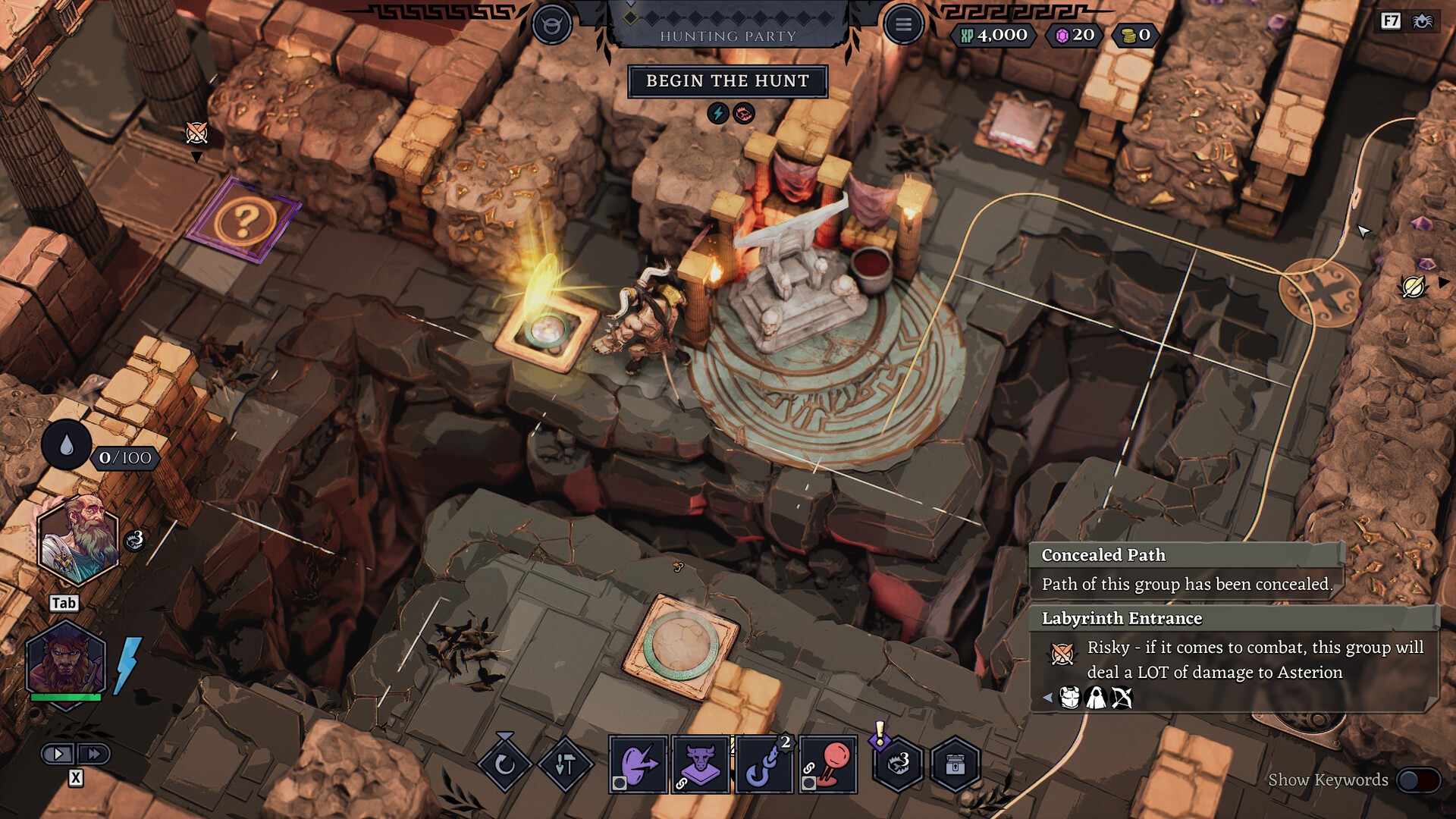Select the bearded old man portrait
Image resolution: width=1456 pixels, height=819 pixels.
tap(78, 539)
